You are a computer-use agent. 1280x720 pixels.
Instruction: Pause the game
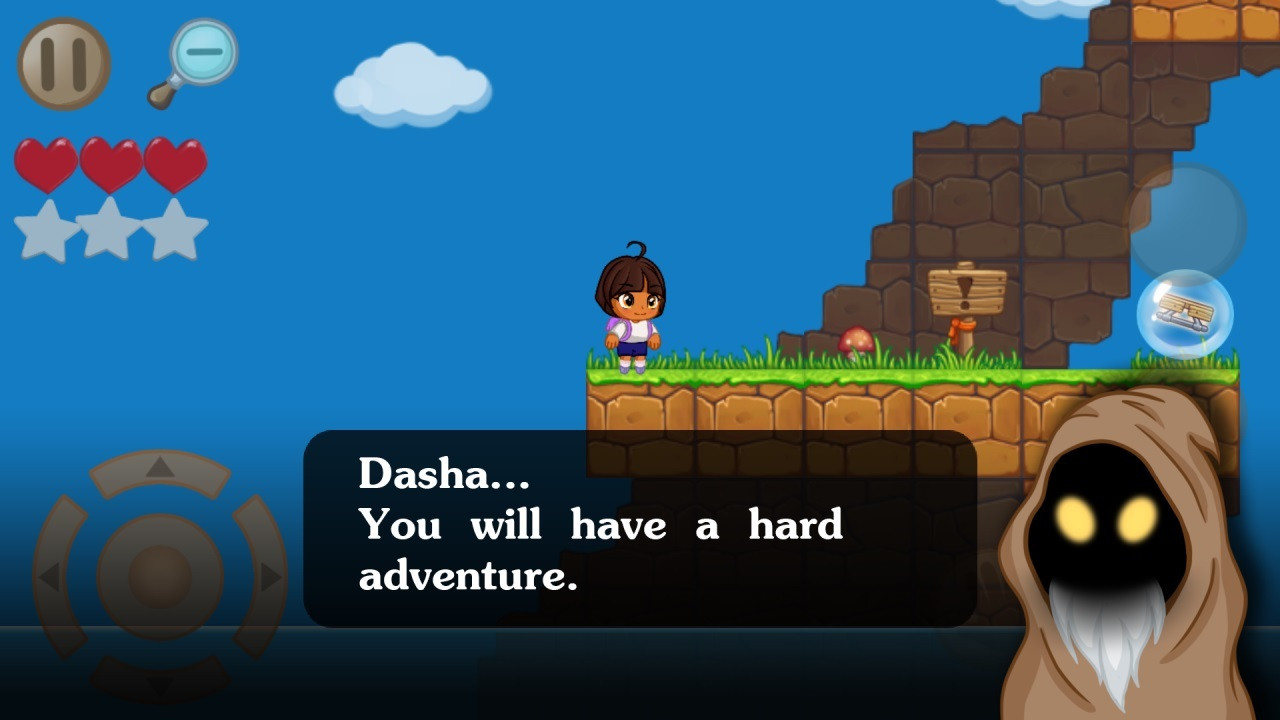tap(63, 62)
